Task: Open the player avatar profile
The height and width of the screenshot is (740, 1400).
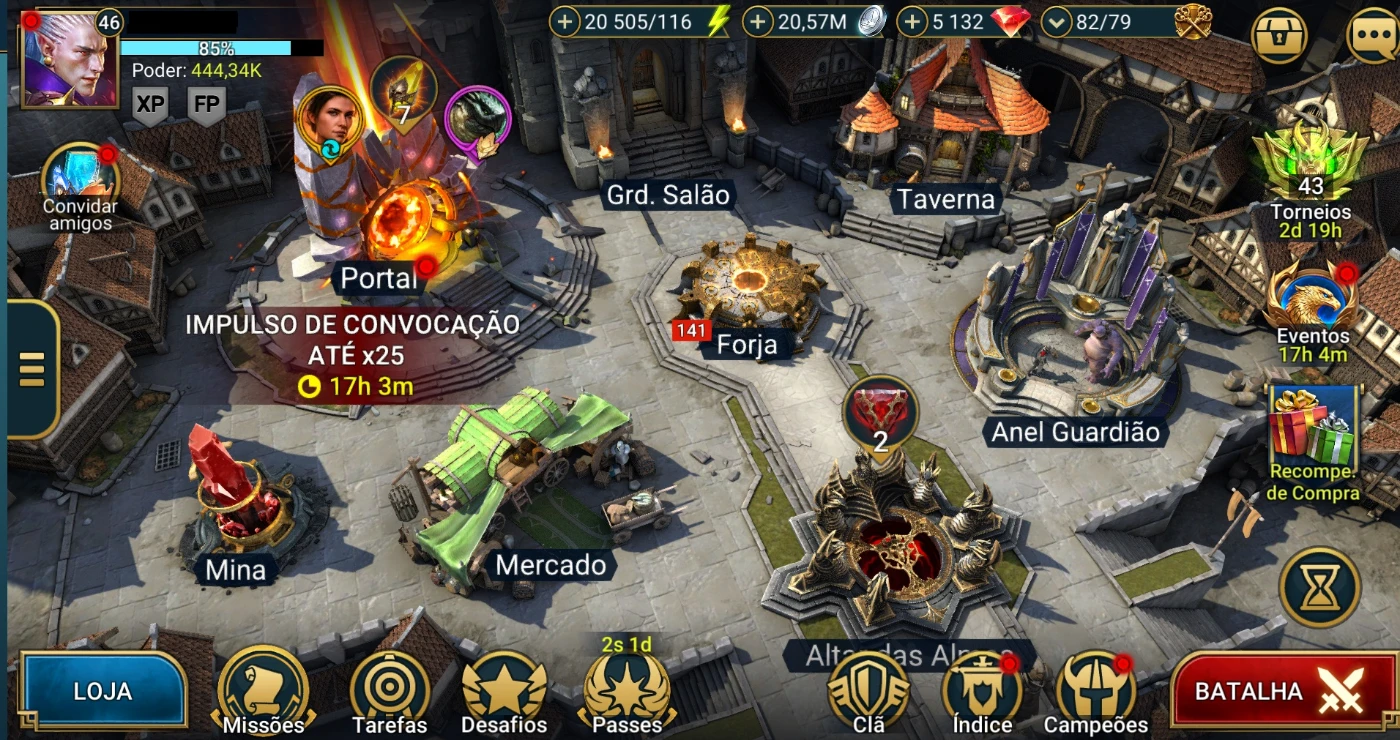Action: tap(68, 58)
